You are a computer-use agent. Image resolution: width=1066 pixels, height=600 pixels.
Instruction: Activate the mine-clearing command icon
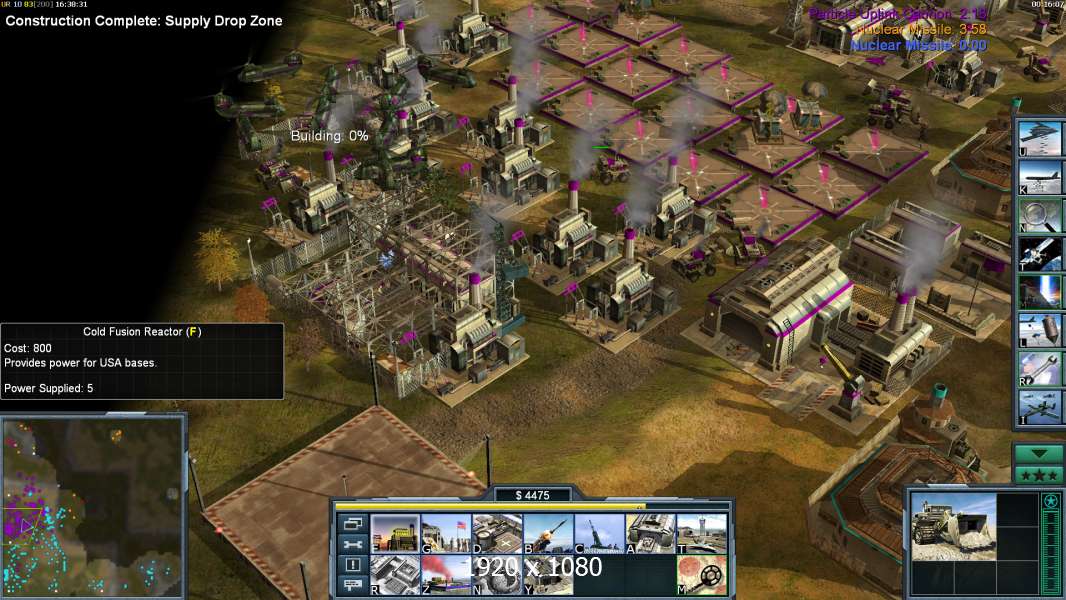701,575
